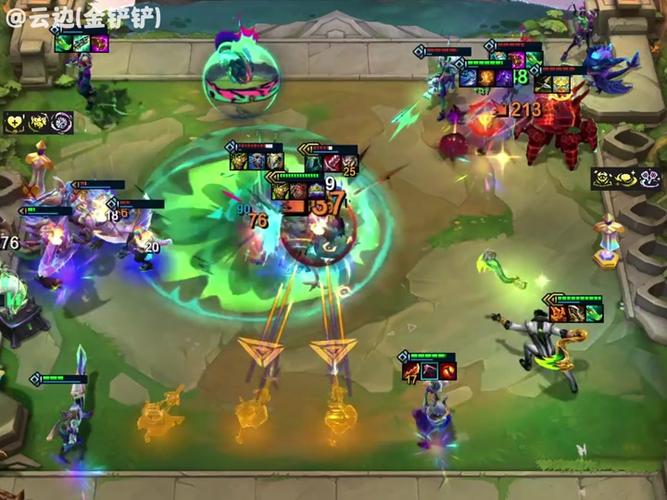Open the purple swirling orb augment
This screenshot has height=500, width=667.
pos(62,122)
